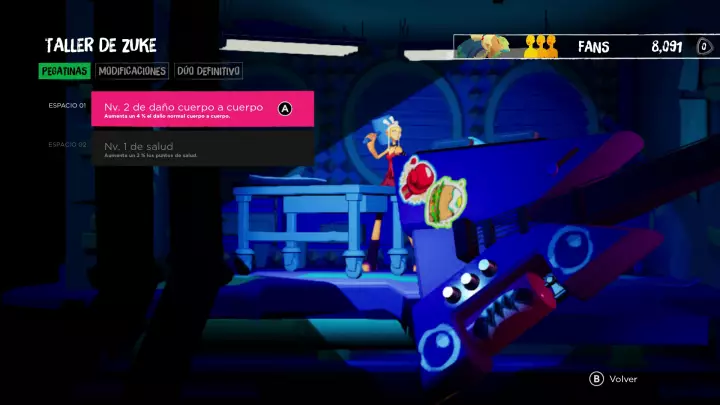Choose the Nv. 1 de salud sticker
720x405 pixels.
click(202, 148)
